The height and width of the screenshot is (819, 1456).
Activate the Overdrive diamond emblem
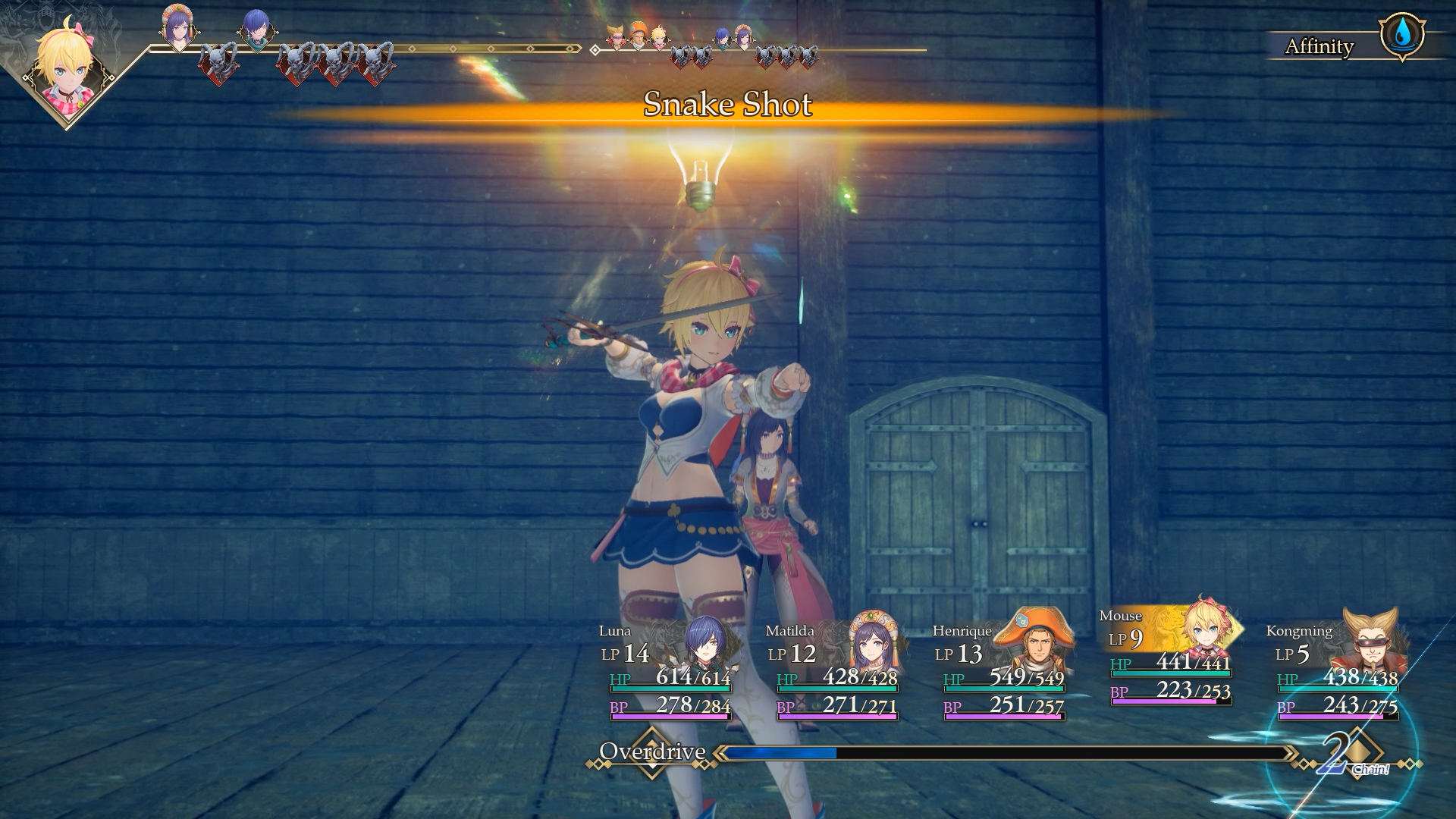tap(651, 752)
